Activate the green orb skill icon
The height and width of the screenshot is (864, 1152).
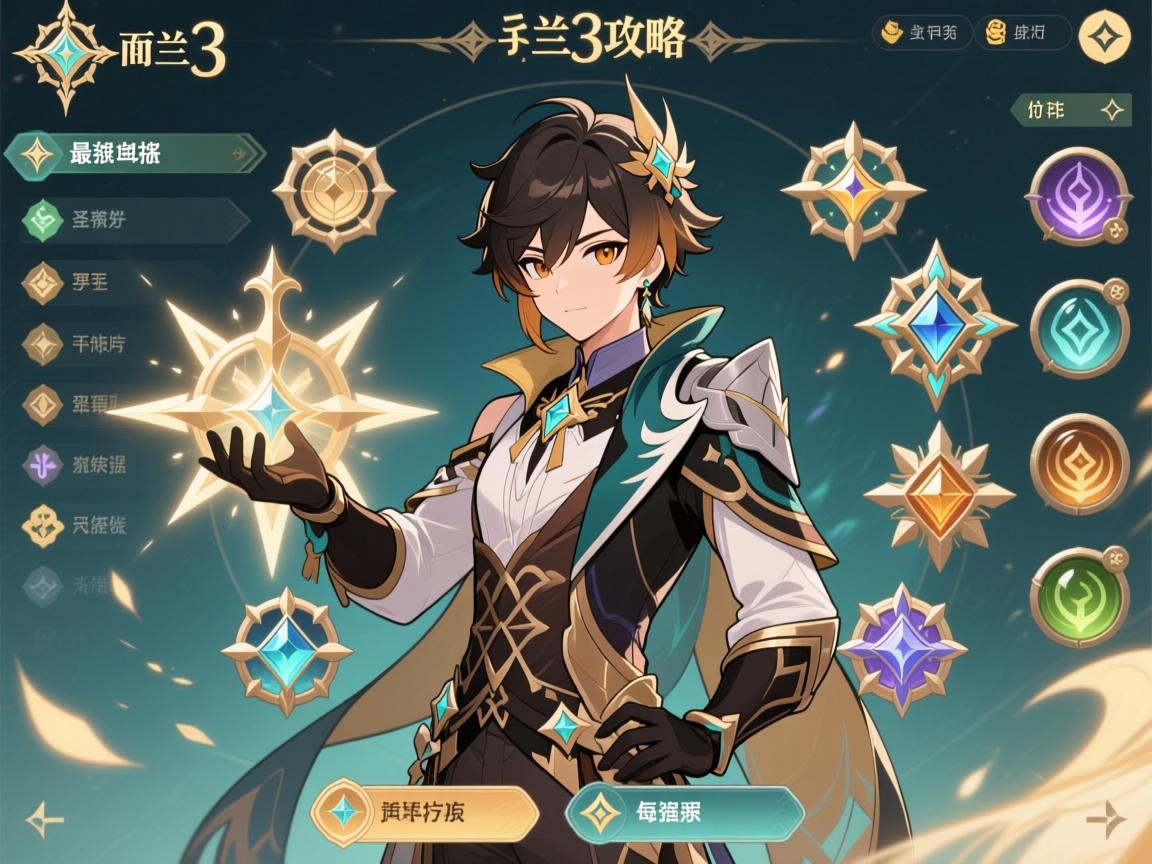(x=1078, y=597)
